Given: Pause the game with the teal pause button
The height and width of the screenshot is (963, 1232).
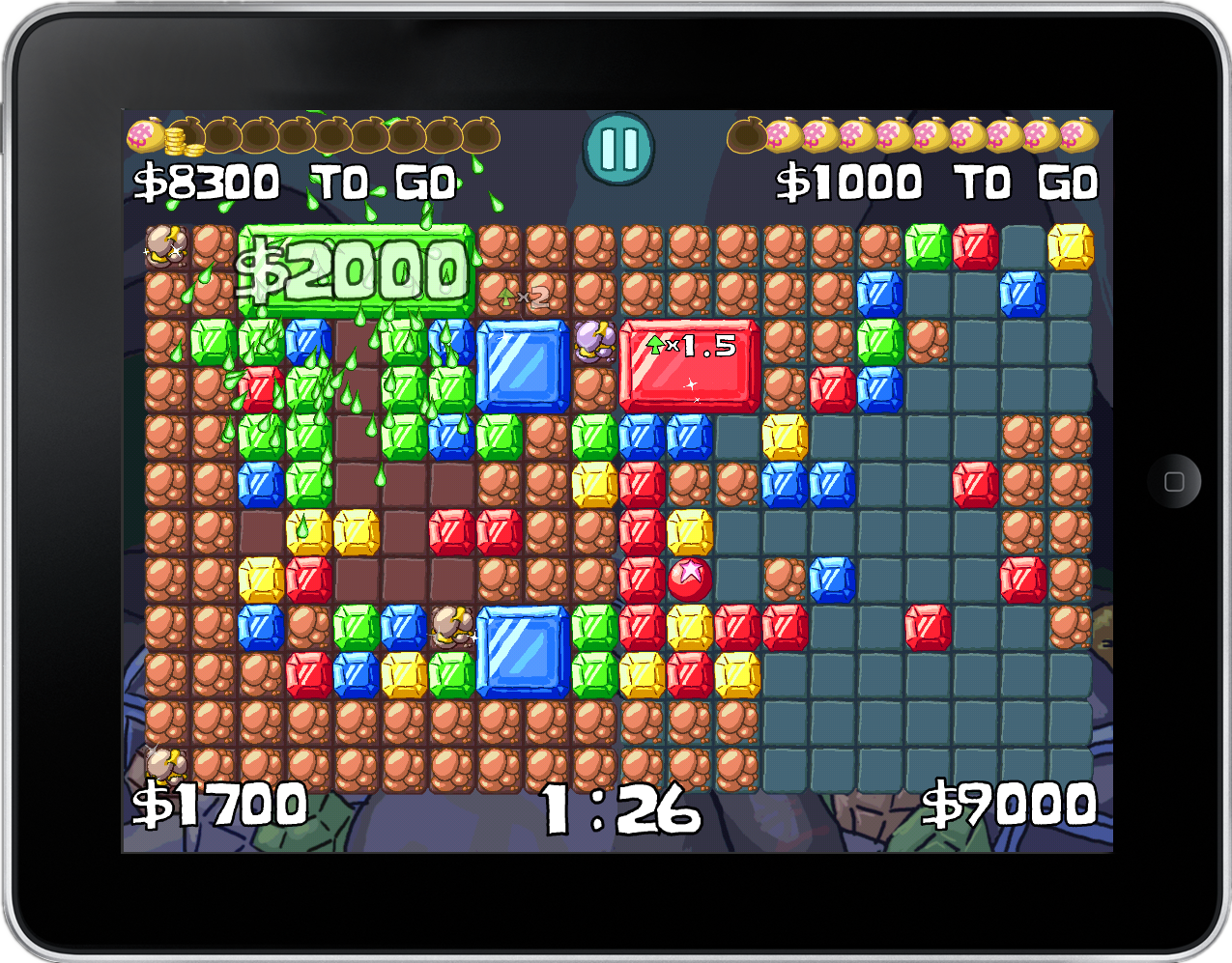Looking at the screenshot, I should (x=618, y=149).
